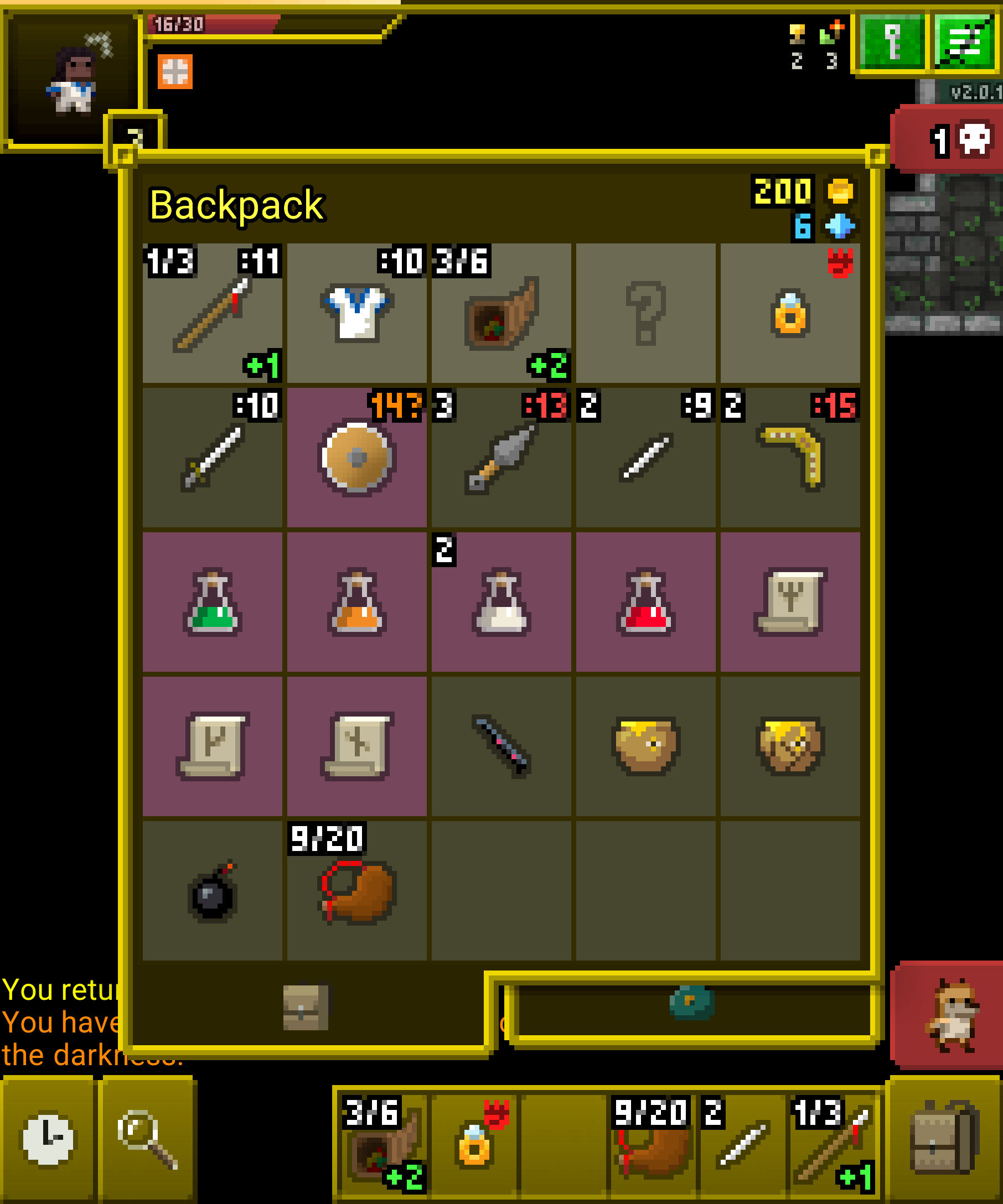This screenshot has height=1204, width=1003.
Task: Inspect the throwing spear stack
Action: click(x=502, y=459)
